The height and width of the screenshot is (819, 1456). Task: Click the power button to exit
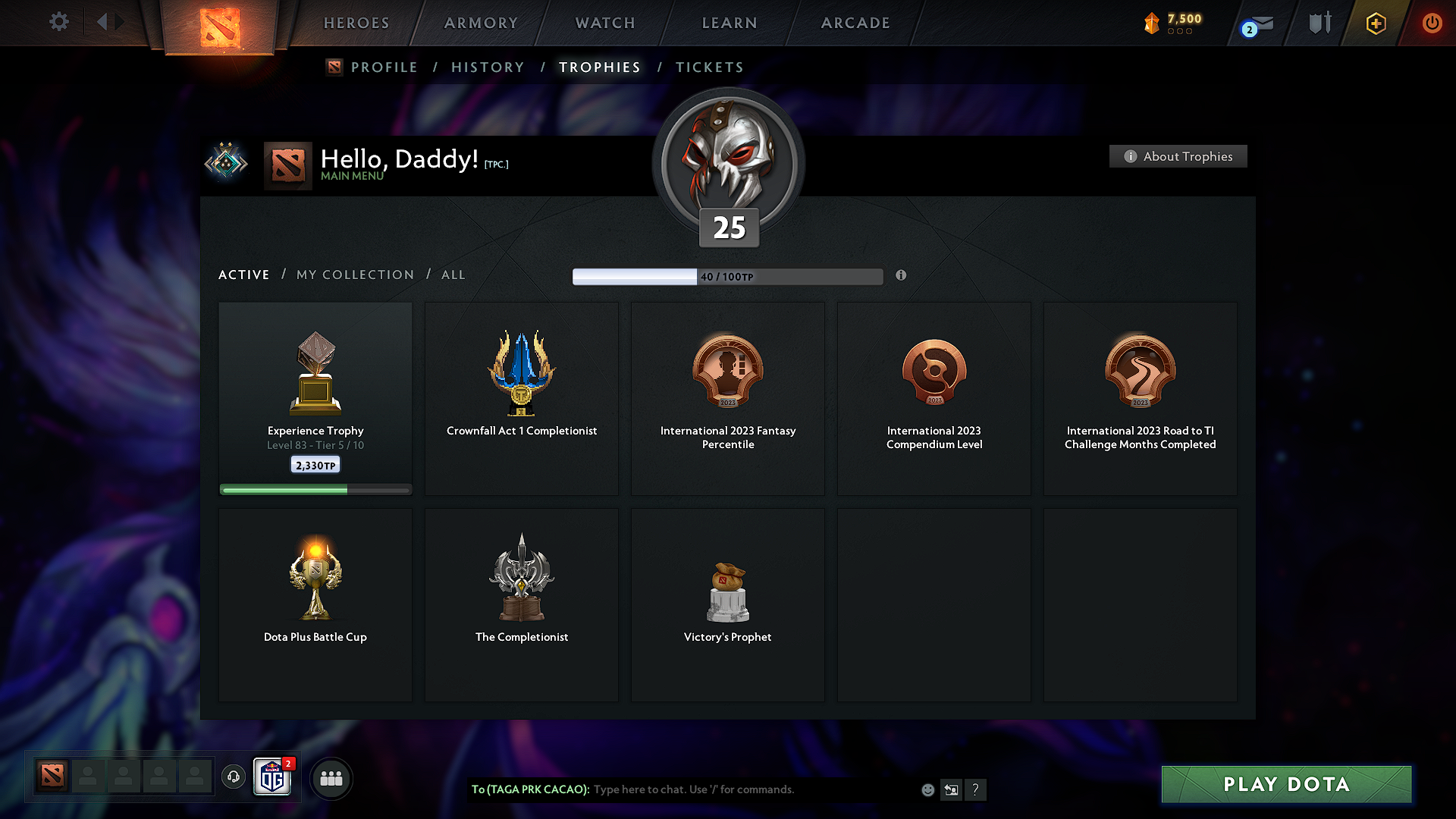(x=1432, y=24)
